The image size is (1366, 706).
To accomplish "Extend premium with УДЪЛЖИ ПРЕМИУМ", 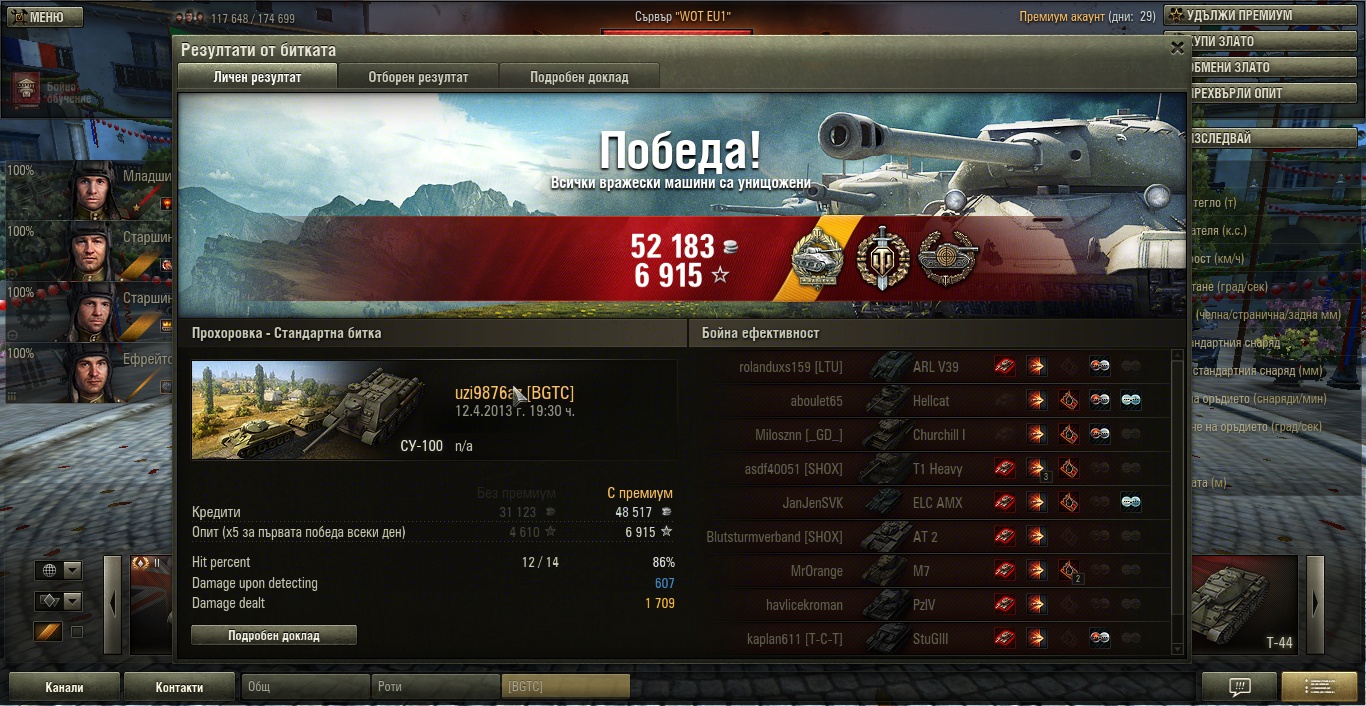I will pyautogui.click(x=1264, y=16).
